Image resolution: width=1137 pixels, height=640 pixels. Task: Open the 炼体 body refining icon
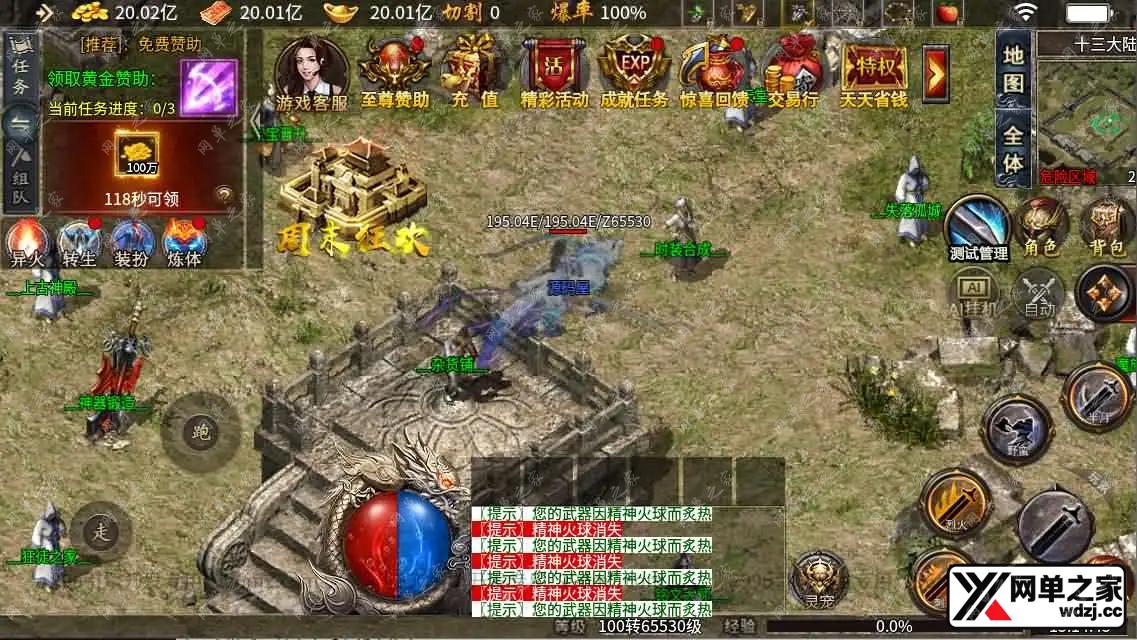click(184, 241)
